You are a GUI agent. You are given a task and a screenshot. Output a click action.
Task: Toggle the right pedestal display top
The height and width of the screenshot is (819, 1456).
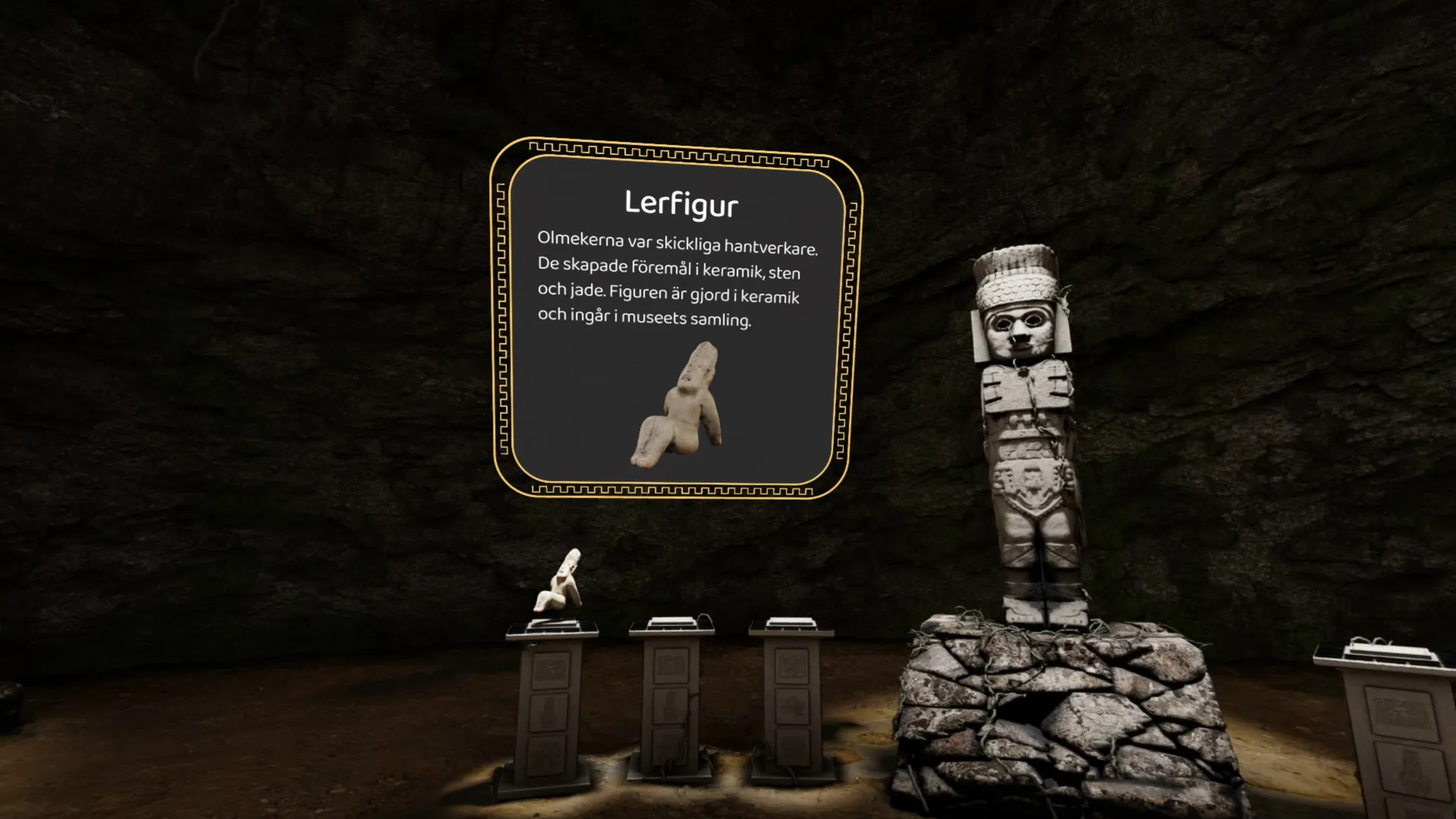click(x=787, y=622)
